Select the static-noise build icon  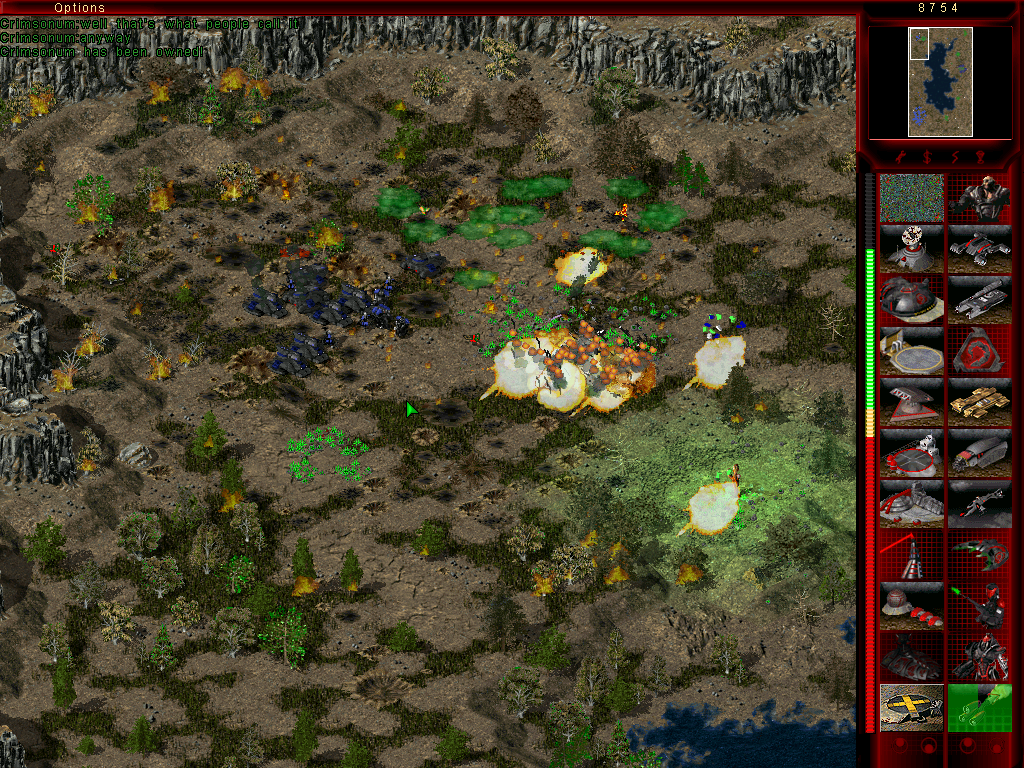coord(912,198)
